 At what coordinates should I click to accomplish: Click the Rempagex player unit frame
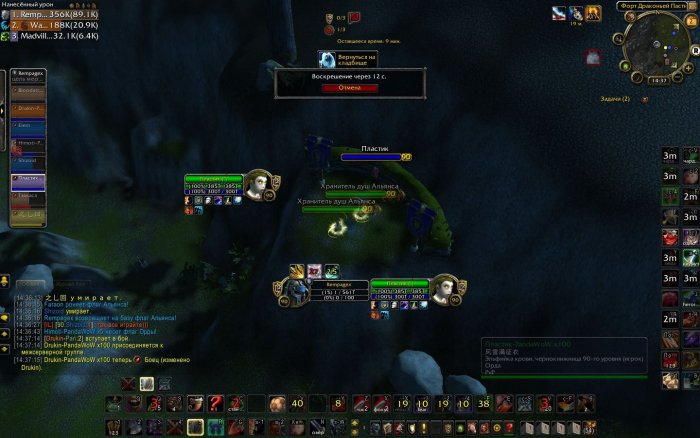tap(297, 290)
